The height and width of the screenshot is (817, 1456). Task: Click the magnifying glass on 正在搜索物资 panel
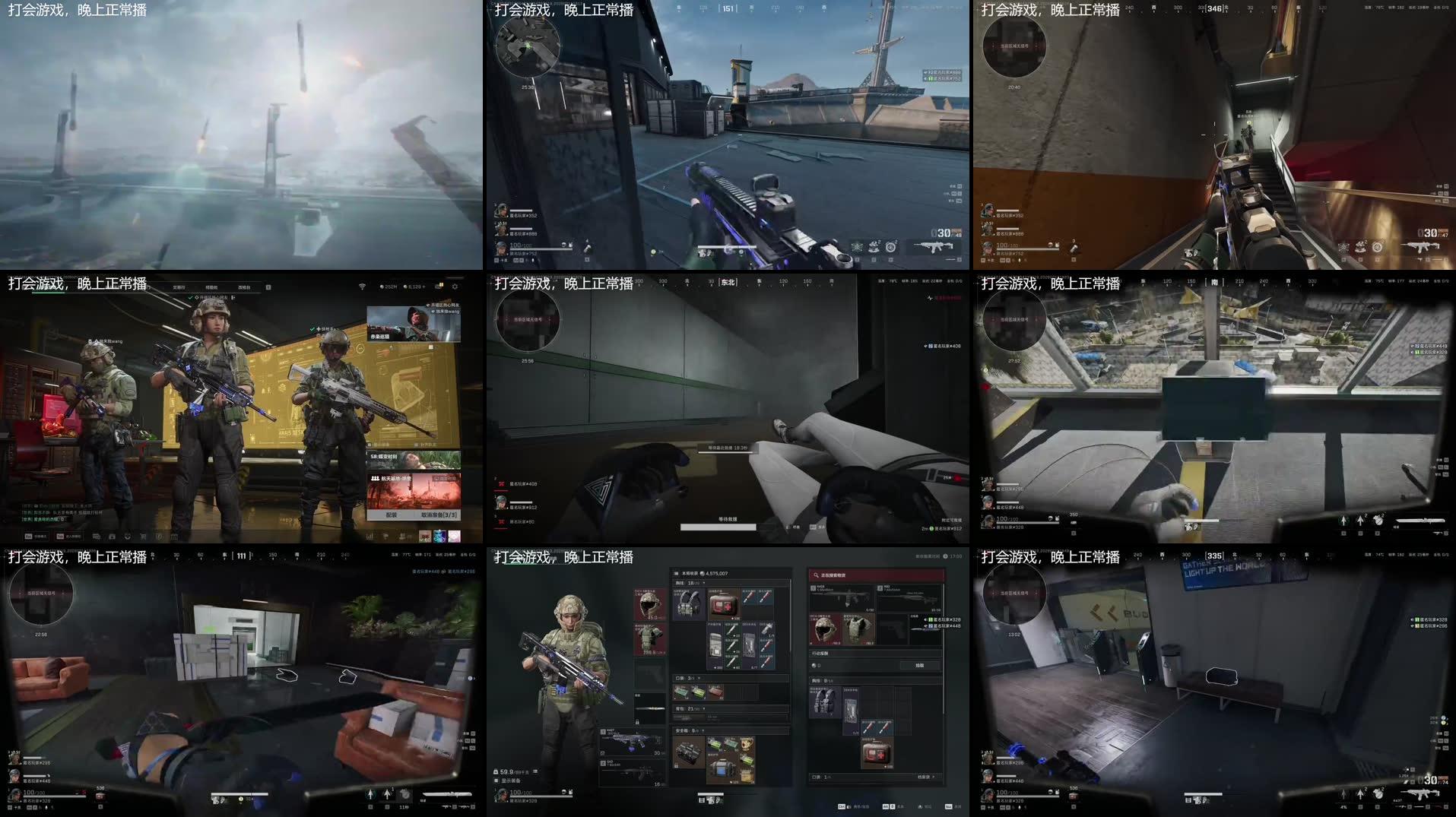coord(816,575)
